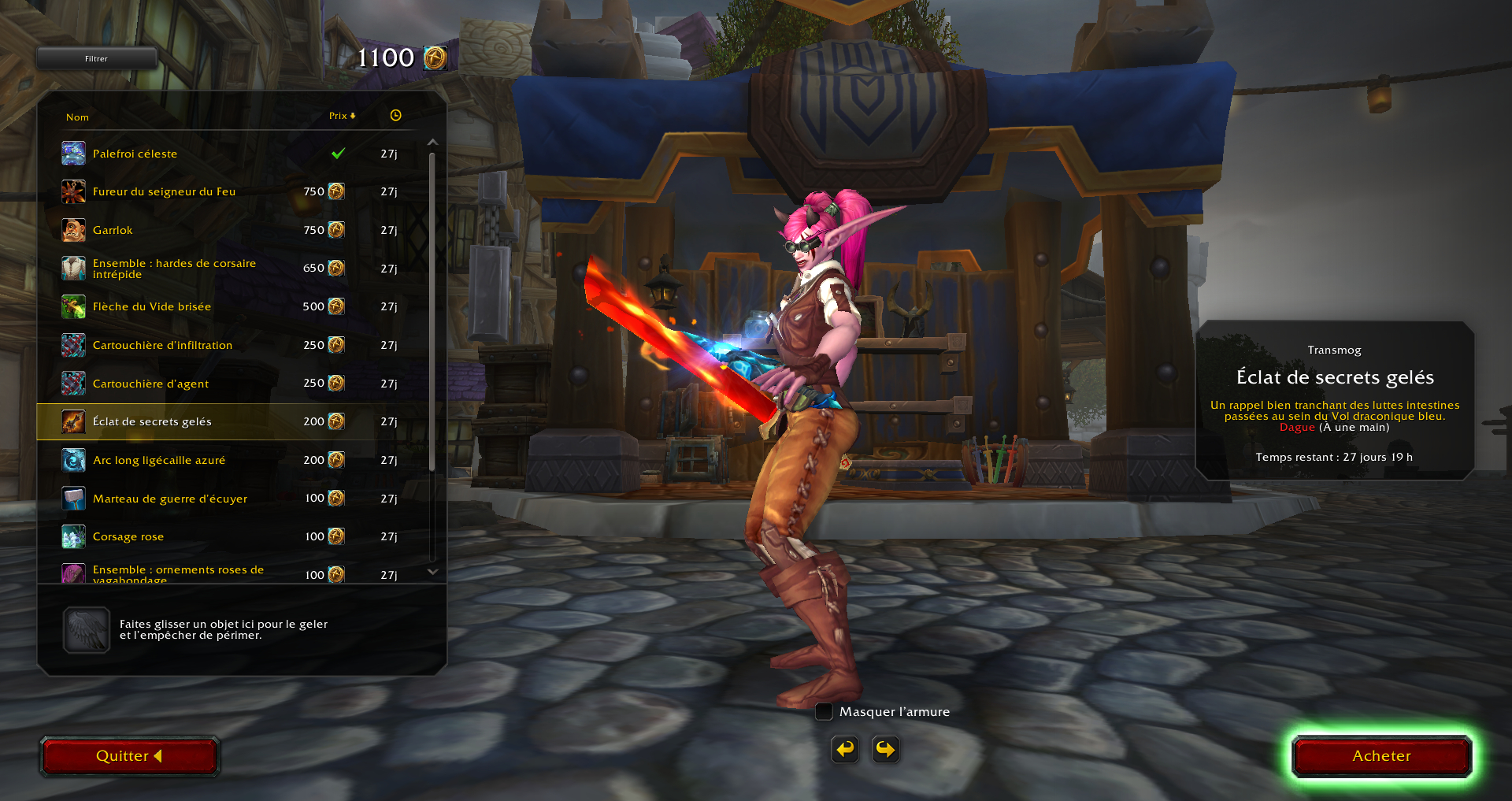
Task: Sort by the clock time-remaining column
Action: 395,116
